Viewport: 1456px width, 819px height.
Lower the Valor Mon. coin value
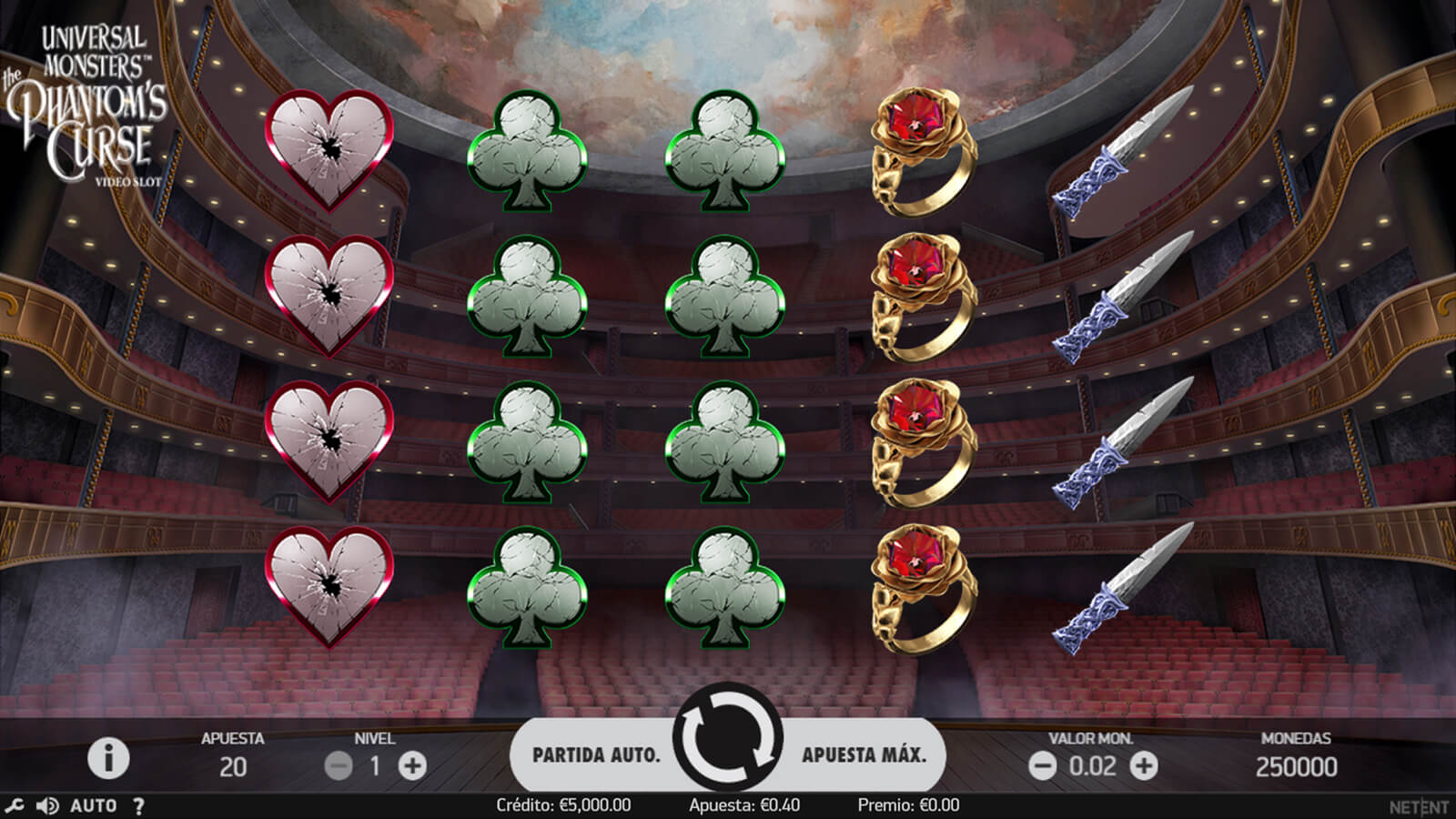click(x=1042, y=766)
